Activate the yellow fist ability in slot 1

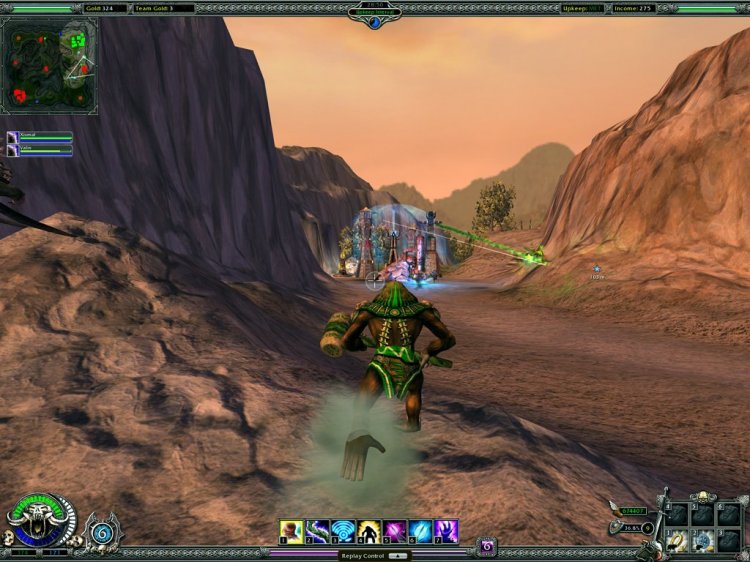[x=291, y=531]
